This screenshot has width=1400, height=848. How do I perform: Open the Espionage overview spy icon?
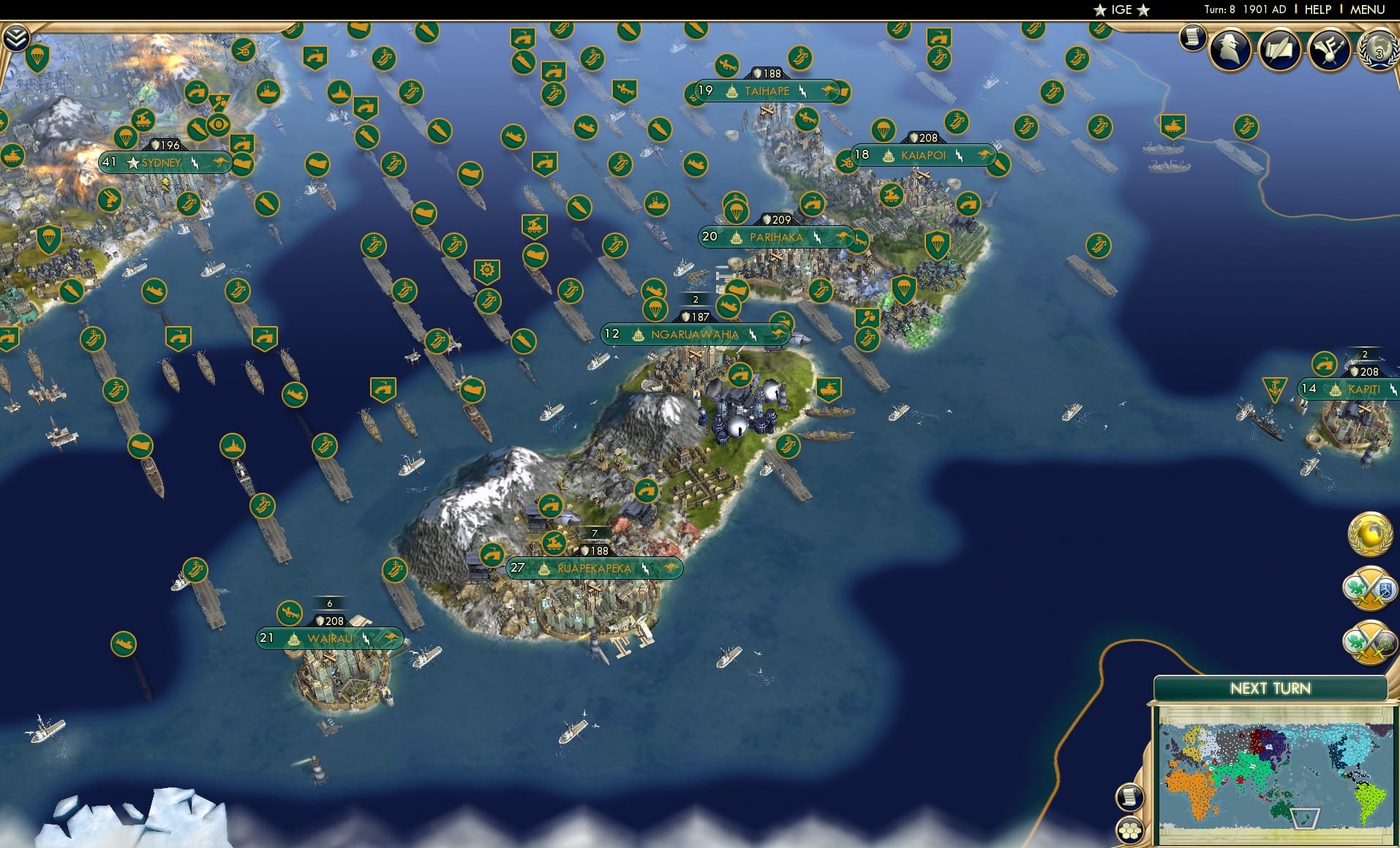point(1230,50)
